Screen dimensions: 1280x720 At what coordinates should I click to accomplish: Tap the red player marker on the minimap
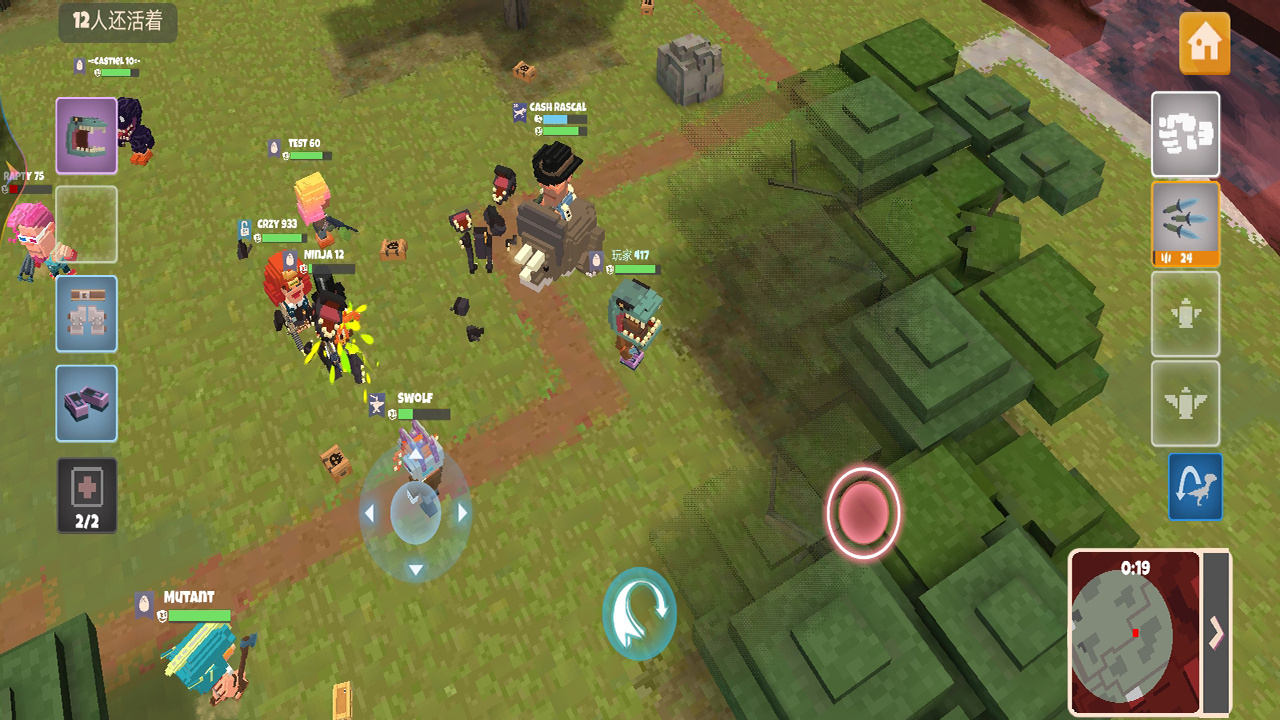pos(1136,633)
